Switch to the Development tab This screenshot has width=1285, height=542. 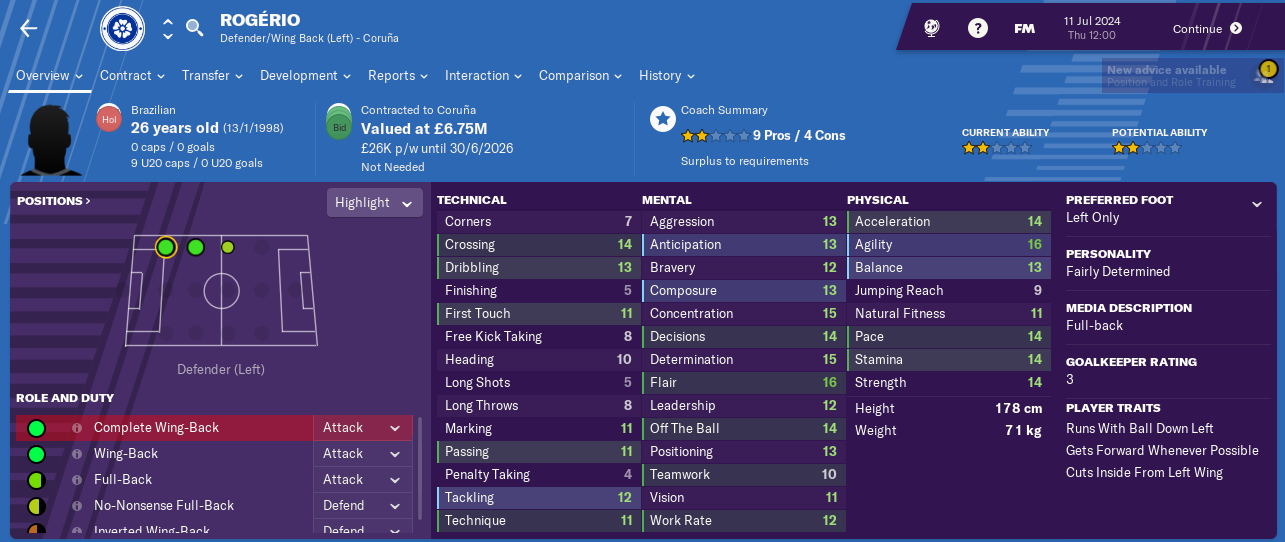point(305,76)
